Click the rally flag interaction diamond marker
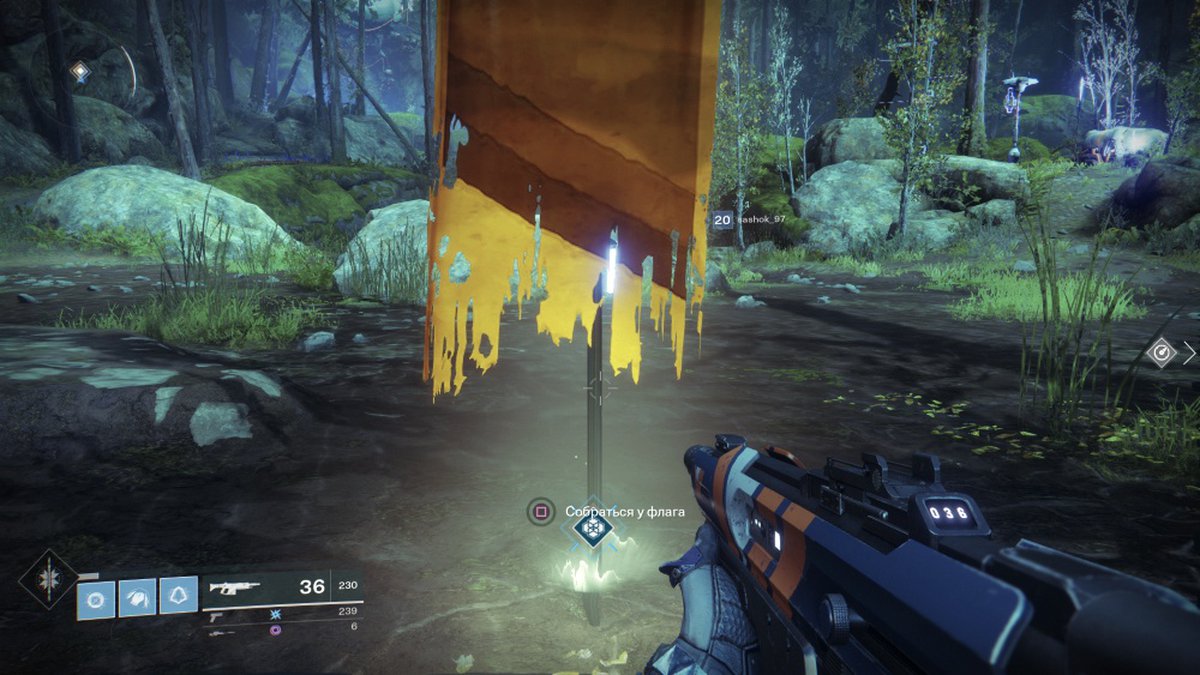Screen dimensions: 1200x675 [x=594, y=528]
